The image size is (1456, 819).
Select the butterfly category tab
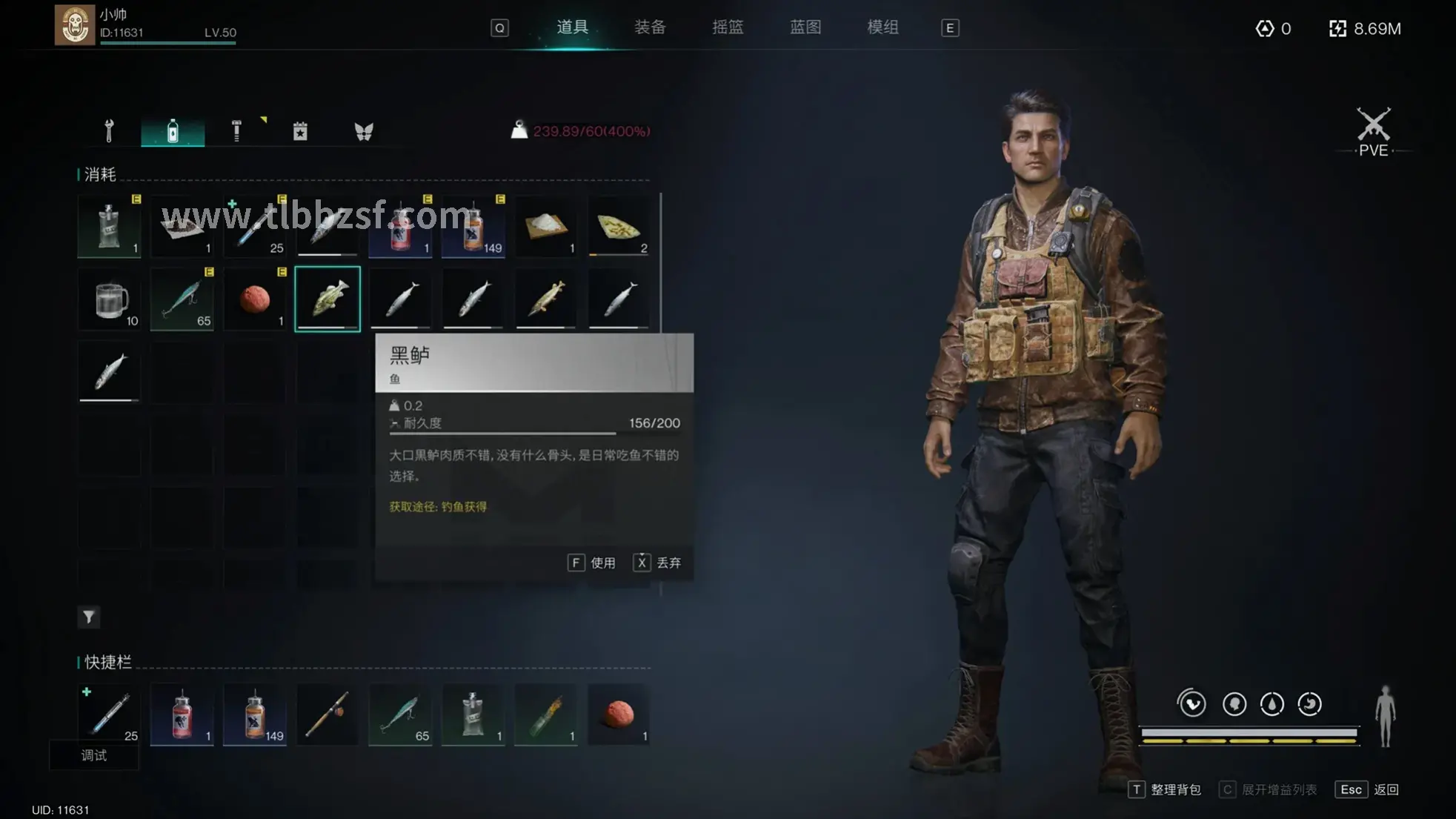[364, 131]
